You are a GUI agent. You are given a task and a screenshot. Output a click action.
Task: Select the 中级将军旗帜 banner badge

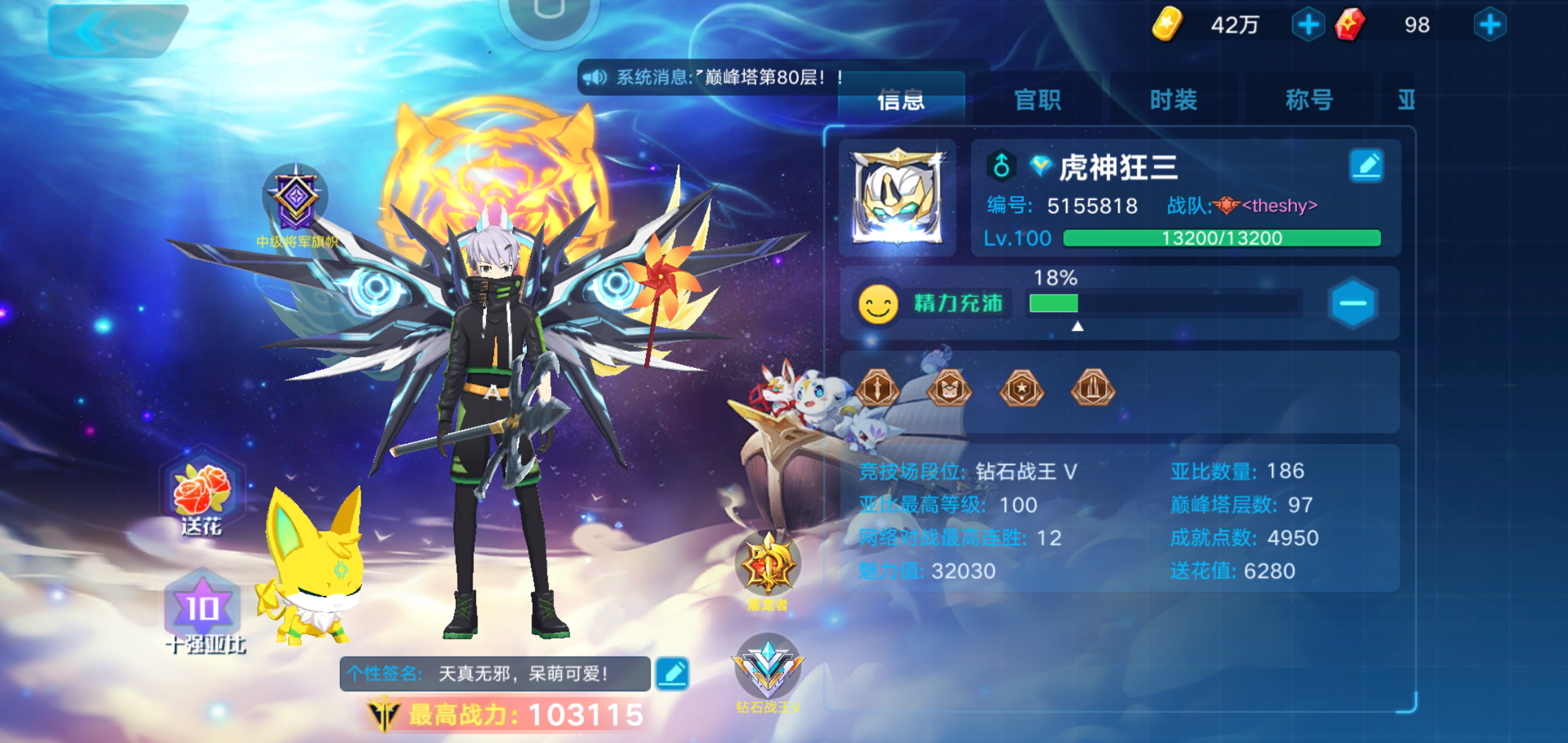[296, 200]
